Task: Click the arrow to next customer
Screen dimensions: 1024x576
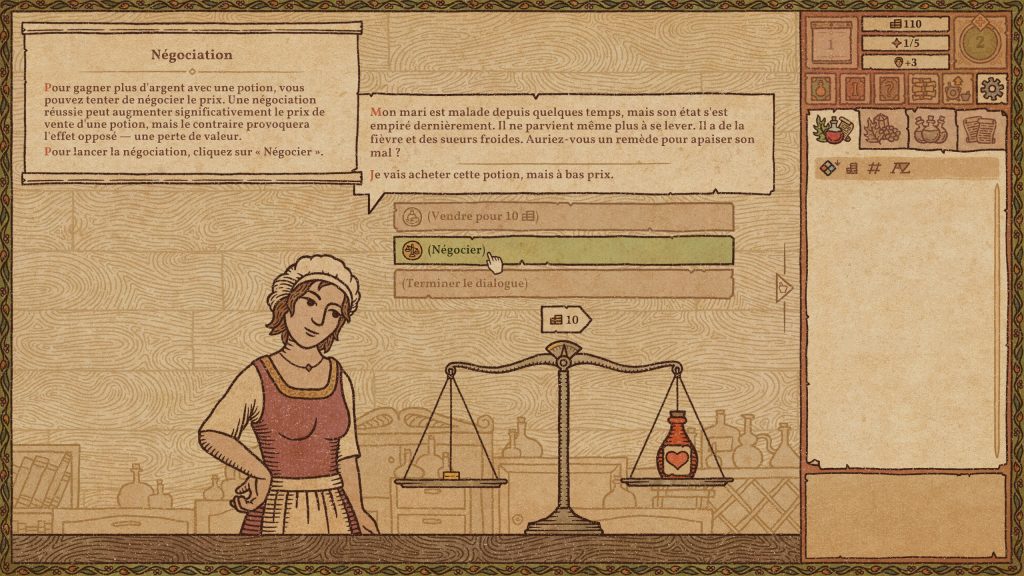Action: tap(785, 288)
